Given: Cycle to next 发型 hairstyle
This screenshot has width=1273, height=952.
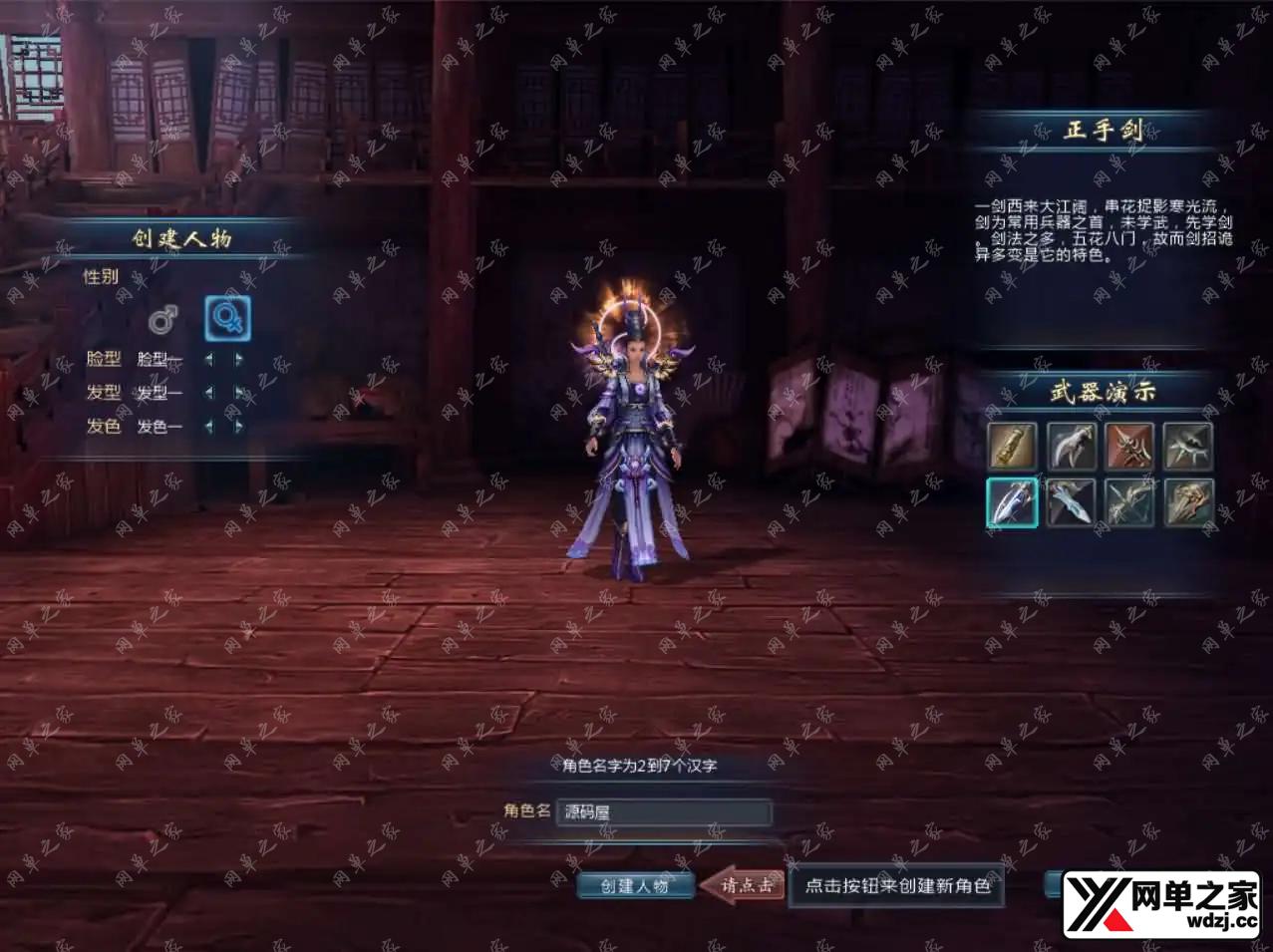Looking at the screenshot, I should click(x=239, y=393).
